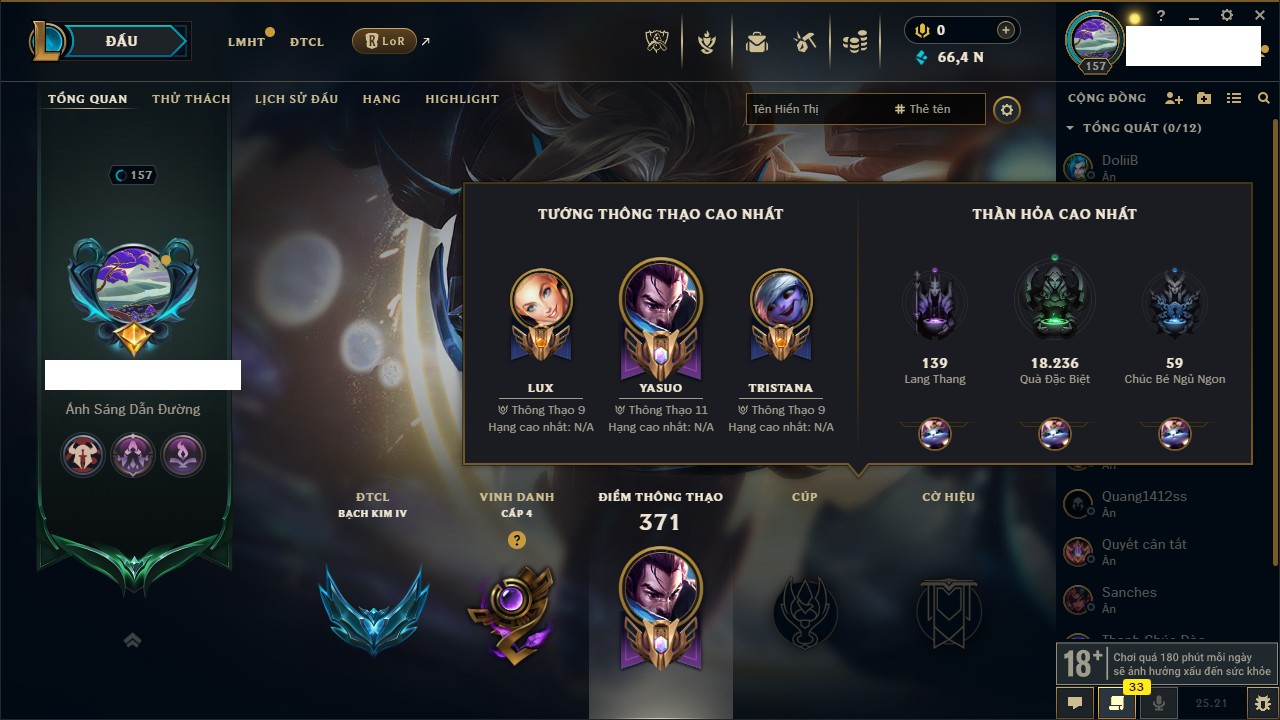
Task: Add currency with the plus button
Action: click(x=1006, y=31)
